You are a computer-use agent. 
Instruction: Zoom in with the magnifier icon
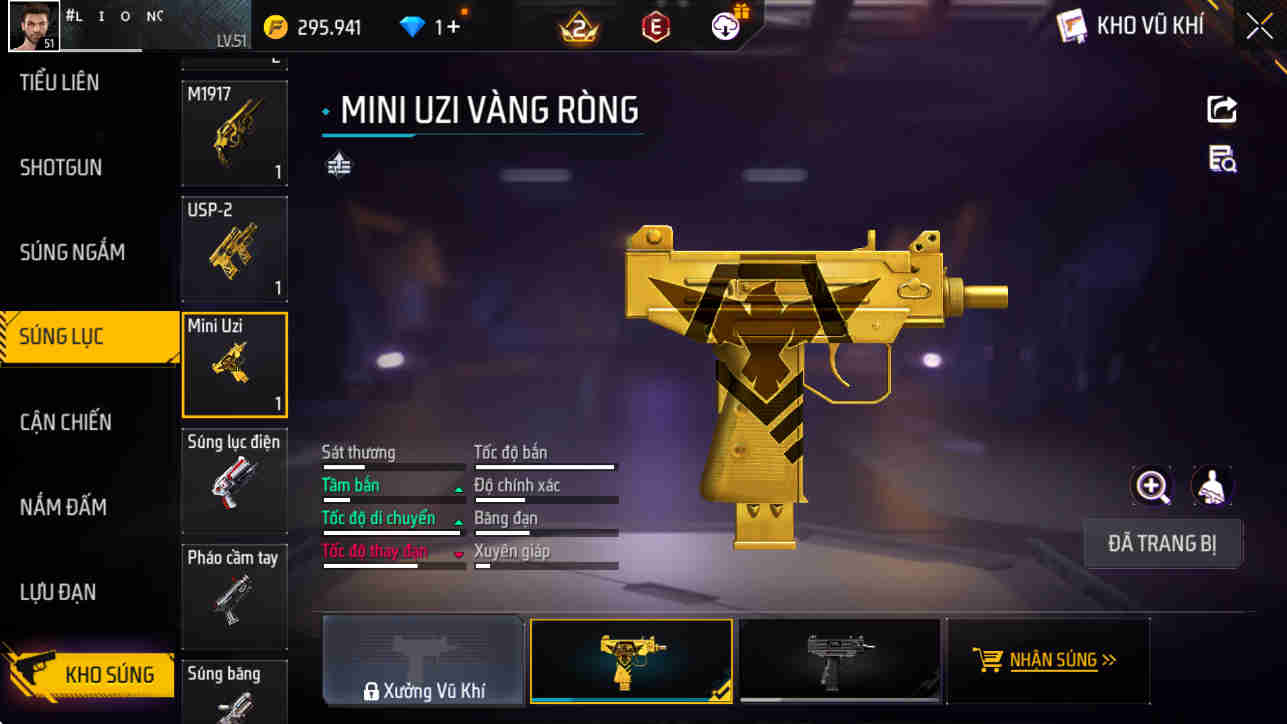[x=1152, y=487]
